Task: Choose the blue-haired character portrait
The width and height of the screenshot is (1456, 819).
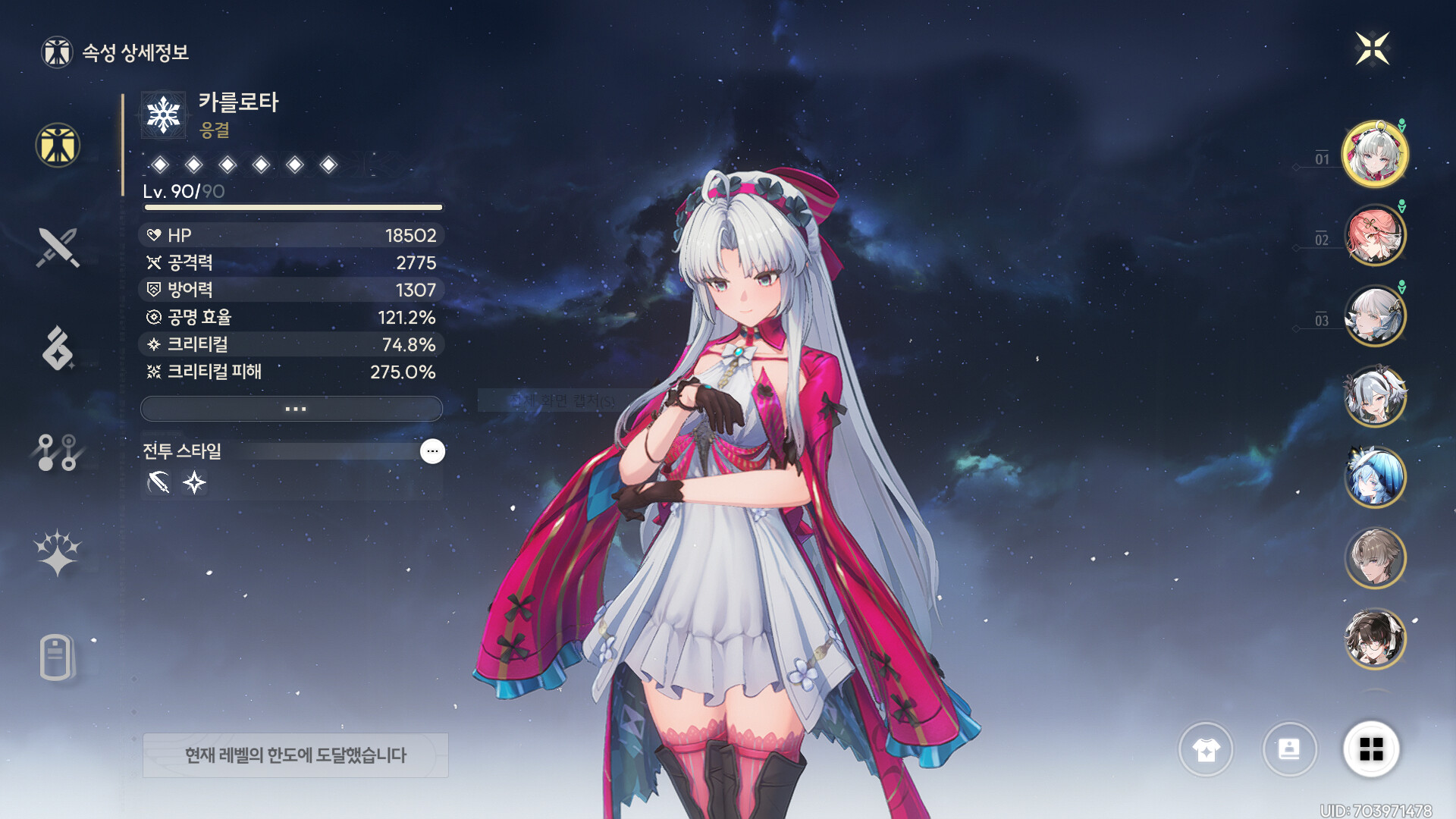Action: (1374, 478)
